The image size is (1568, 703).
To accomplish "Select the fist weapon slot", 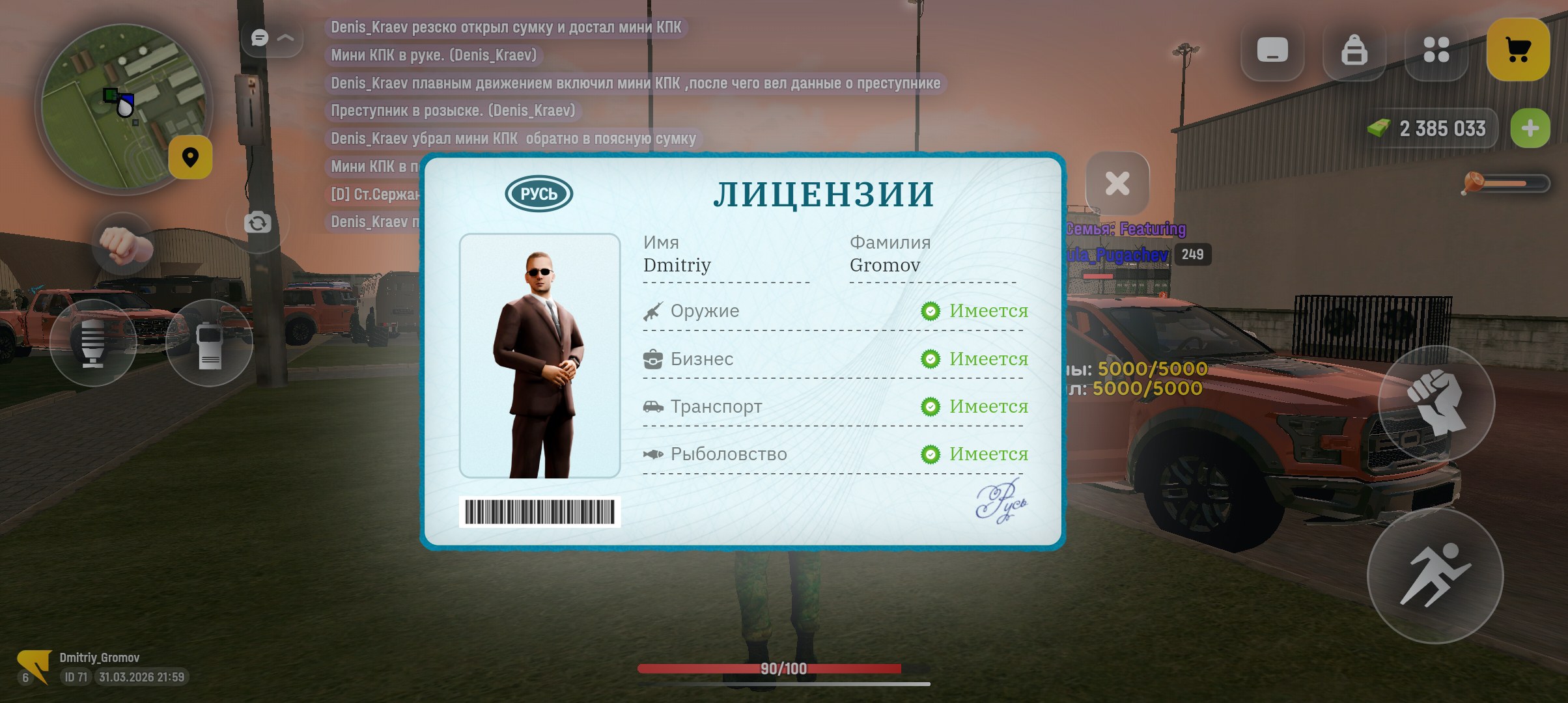I will click(125, 245).
